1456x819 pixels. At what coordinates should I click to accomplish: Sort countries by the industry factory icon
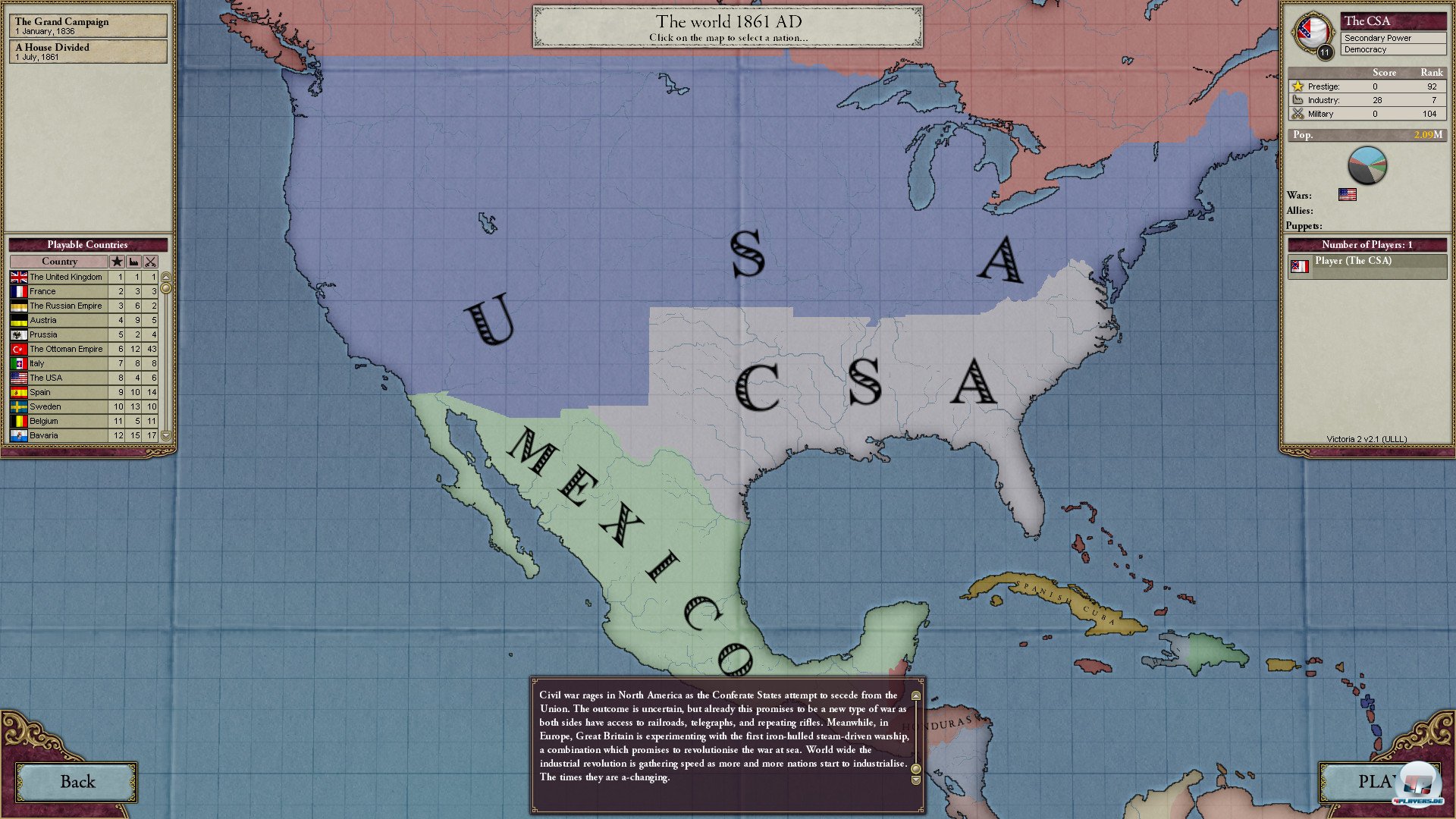[135, 262]
